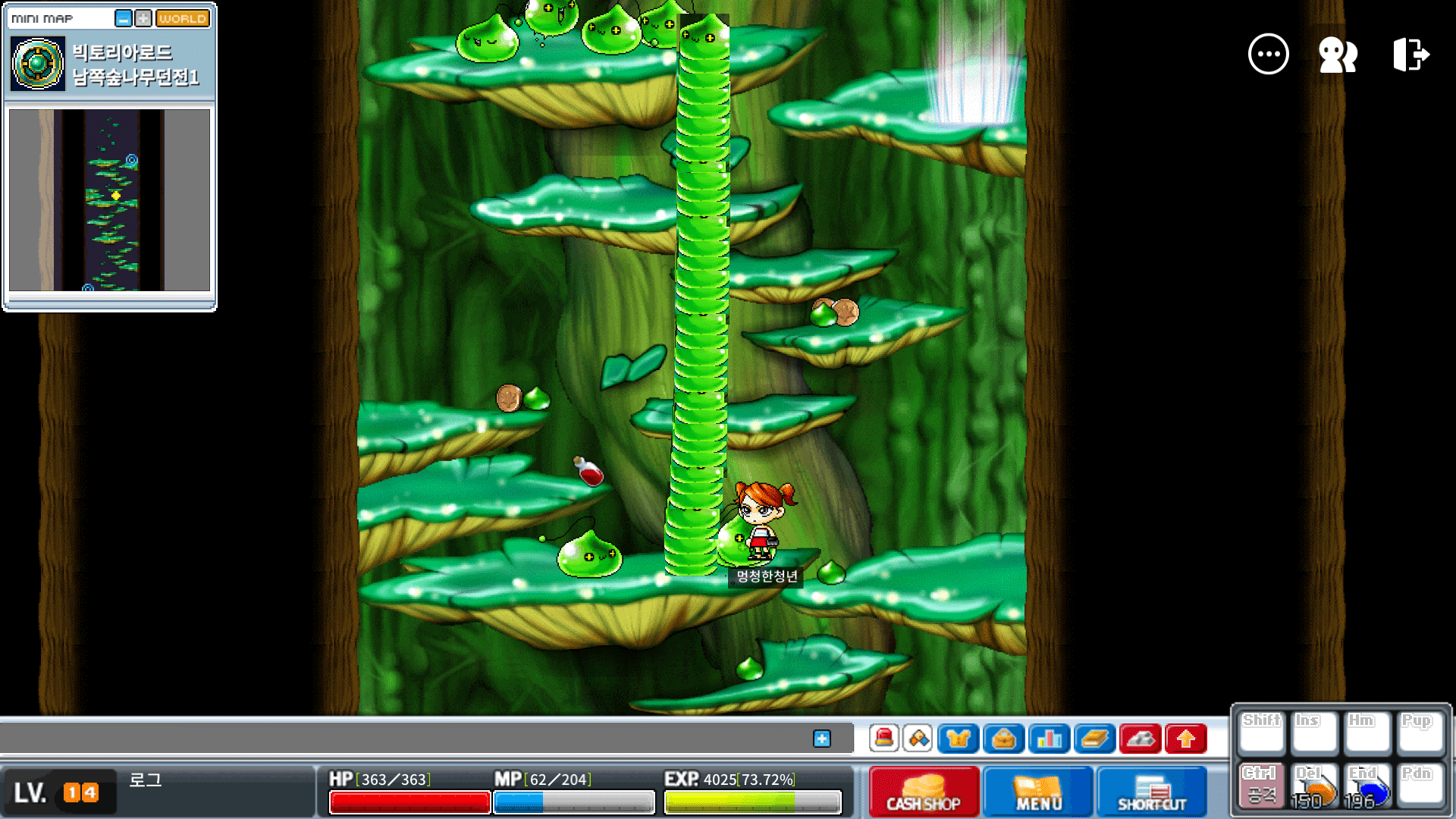Viewport: 1456px width, 819px height.
Task: Open the inventory bag icon
Action: pyautogui.click(x=1003, y=738)
